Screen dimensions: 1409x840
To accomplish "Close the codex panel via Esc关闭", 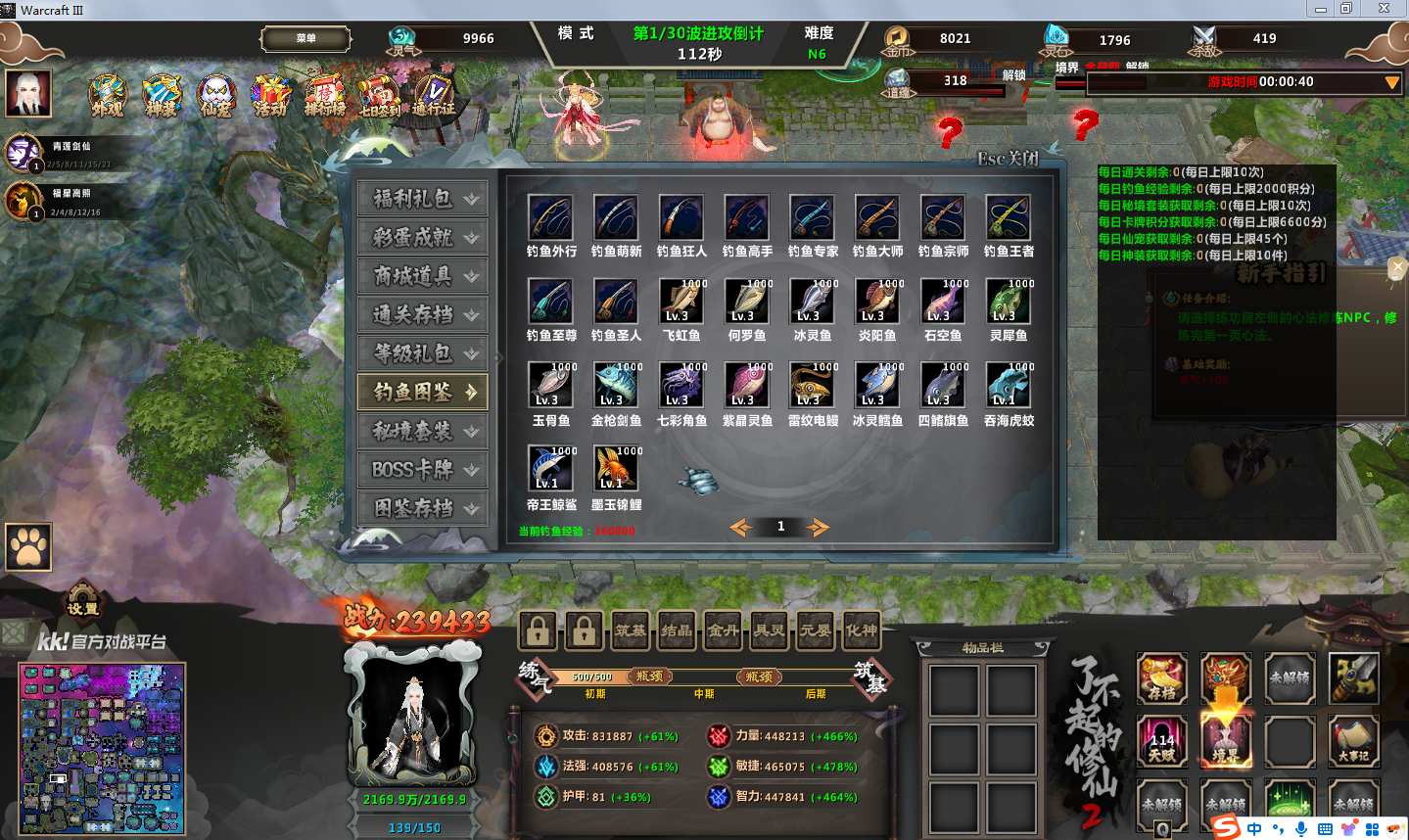I will 1008,159.
